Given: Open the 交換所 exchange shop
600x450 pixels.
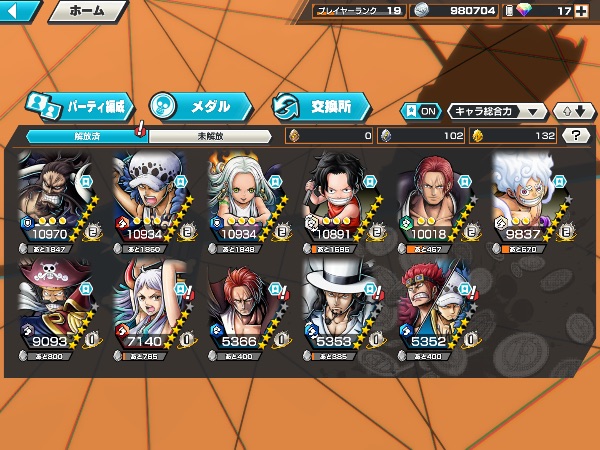Looking at the screenshot, I should [x=320, y=105].
